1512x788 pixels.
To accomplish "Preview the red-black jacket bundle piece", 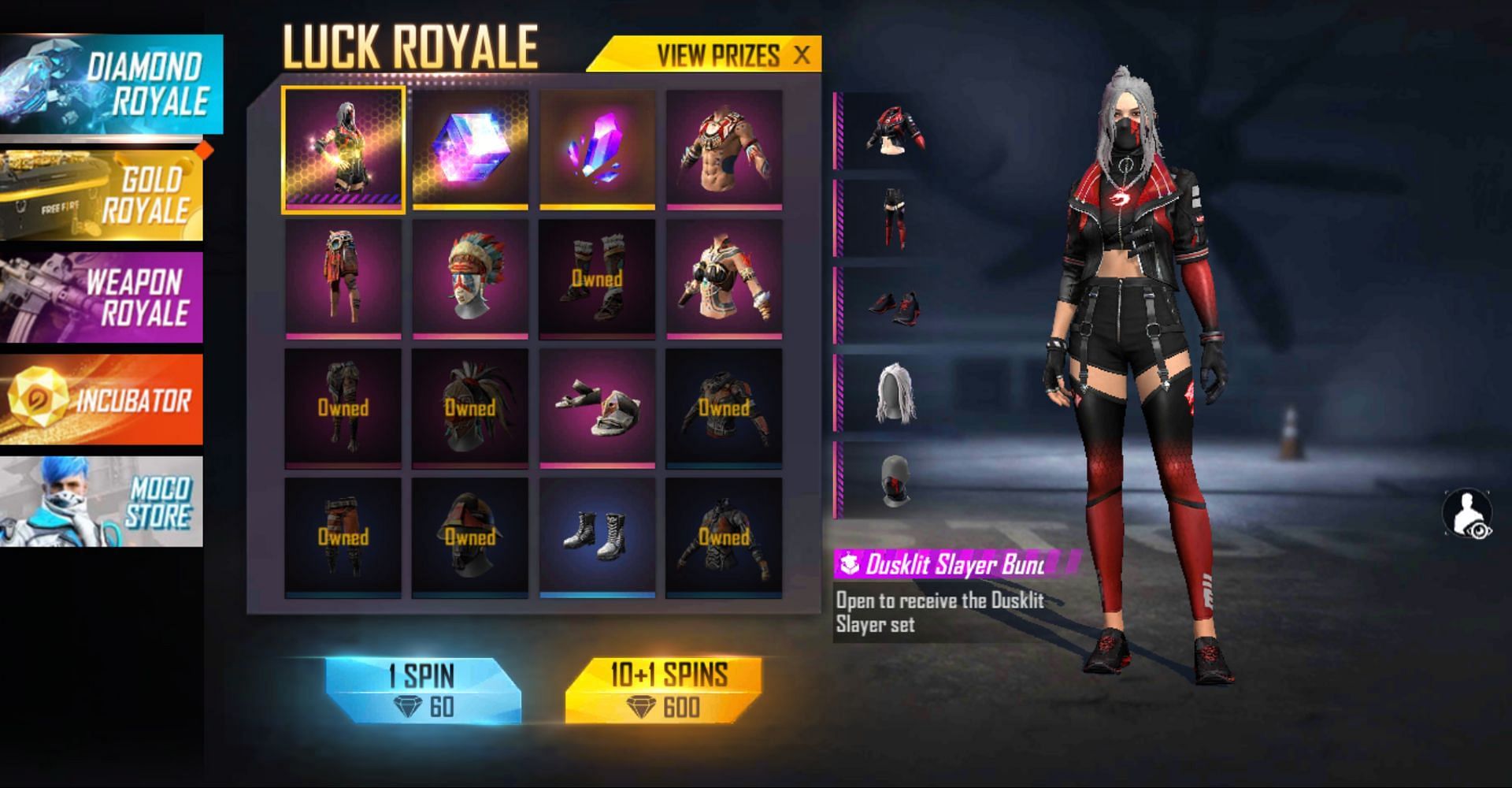I will click(895, 131).
